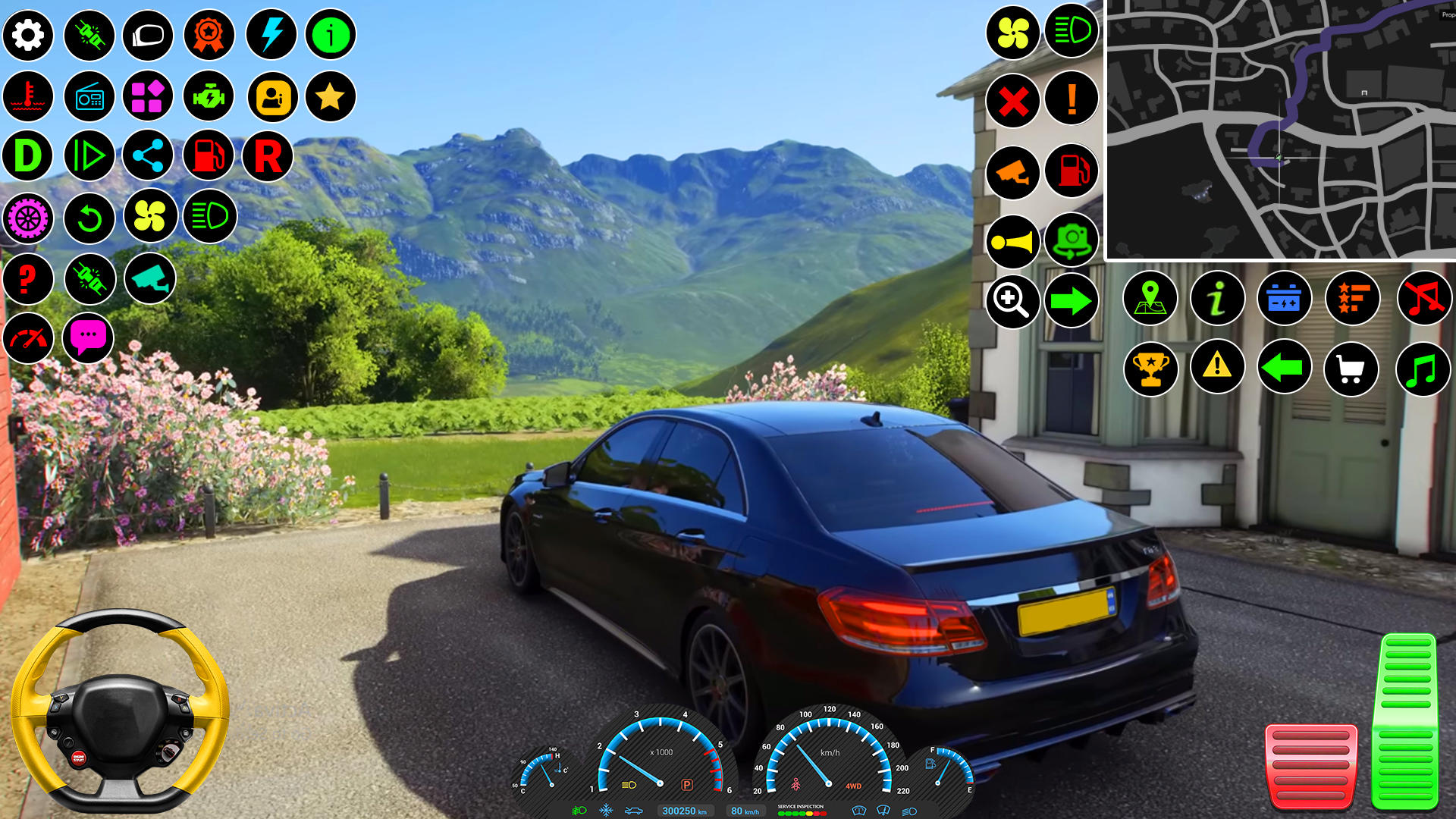This screenshot has width=1456, height=819.
Task: Select the blue car battery icon
Action: coord(1284,298)
